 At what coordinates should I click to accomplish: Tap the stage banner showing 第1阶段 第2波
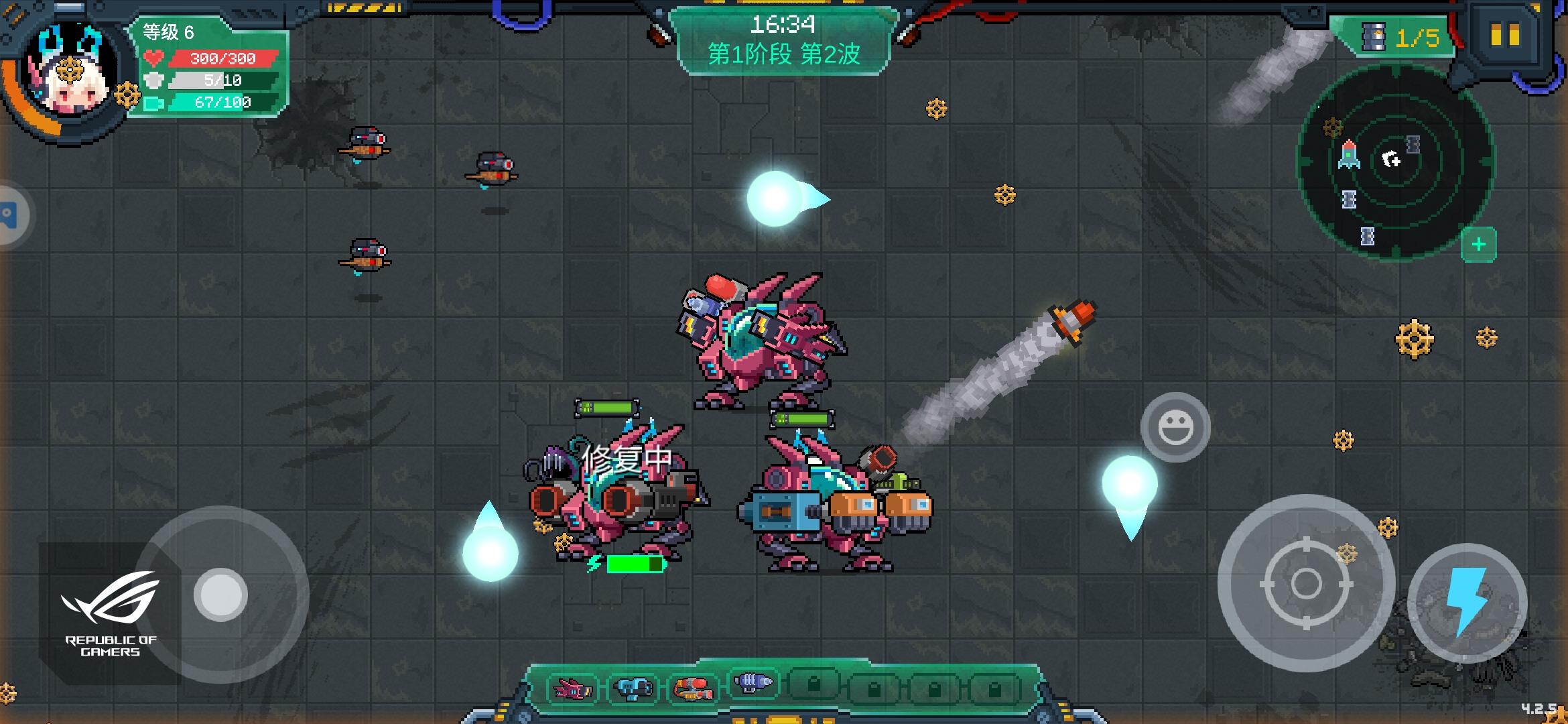coord(785,54)
